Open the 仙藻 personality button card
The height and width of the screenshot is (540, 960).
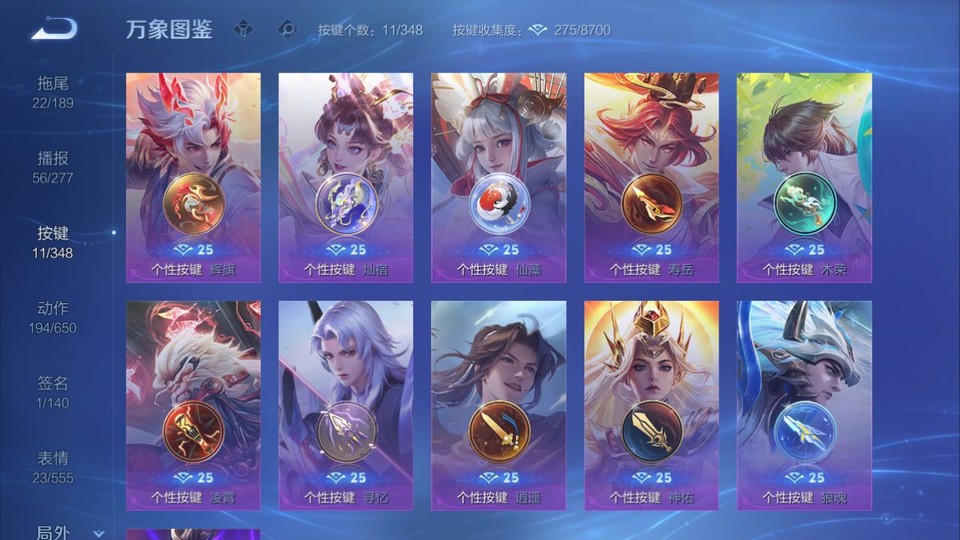tap(498, 177)
